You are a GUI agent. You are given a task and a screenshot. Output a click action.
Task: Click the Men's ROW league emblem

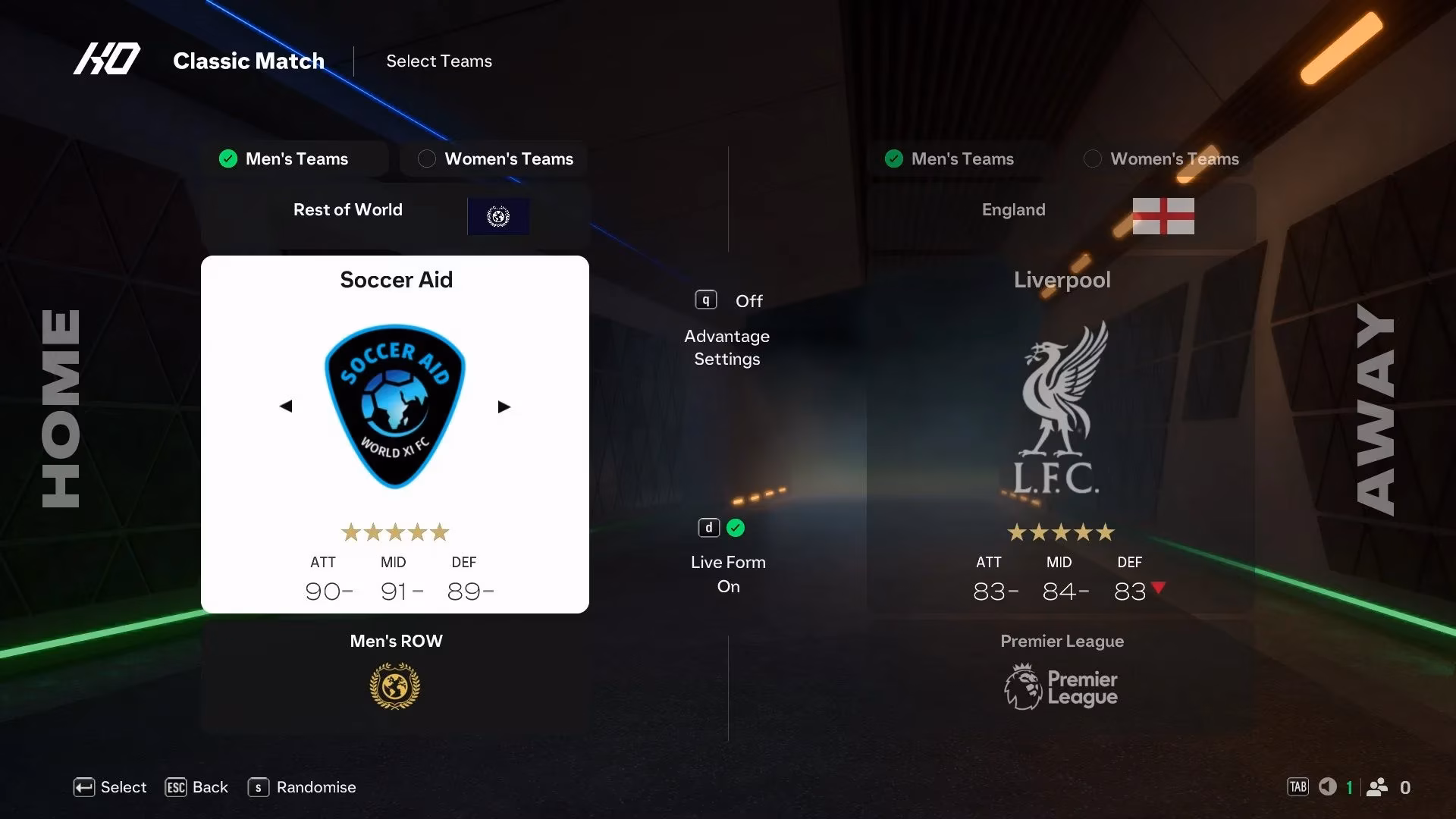pyautogui.click(x=395, y=686)
